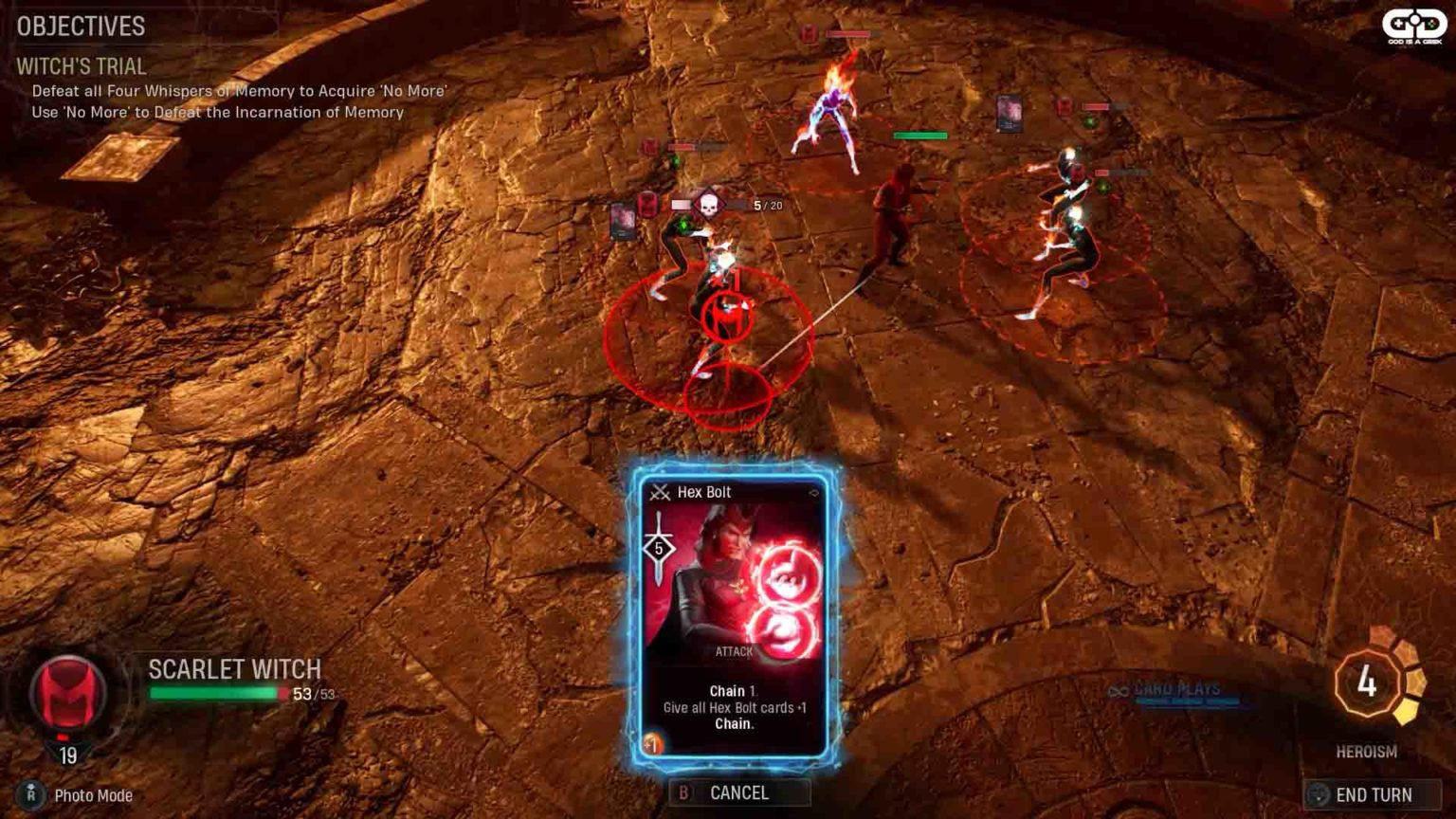Select Scarlet Witch's helmet portrait icon

click(66, 690)
